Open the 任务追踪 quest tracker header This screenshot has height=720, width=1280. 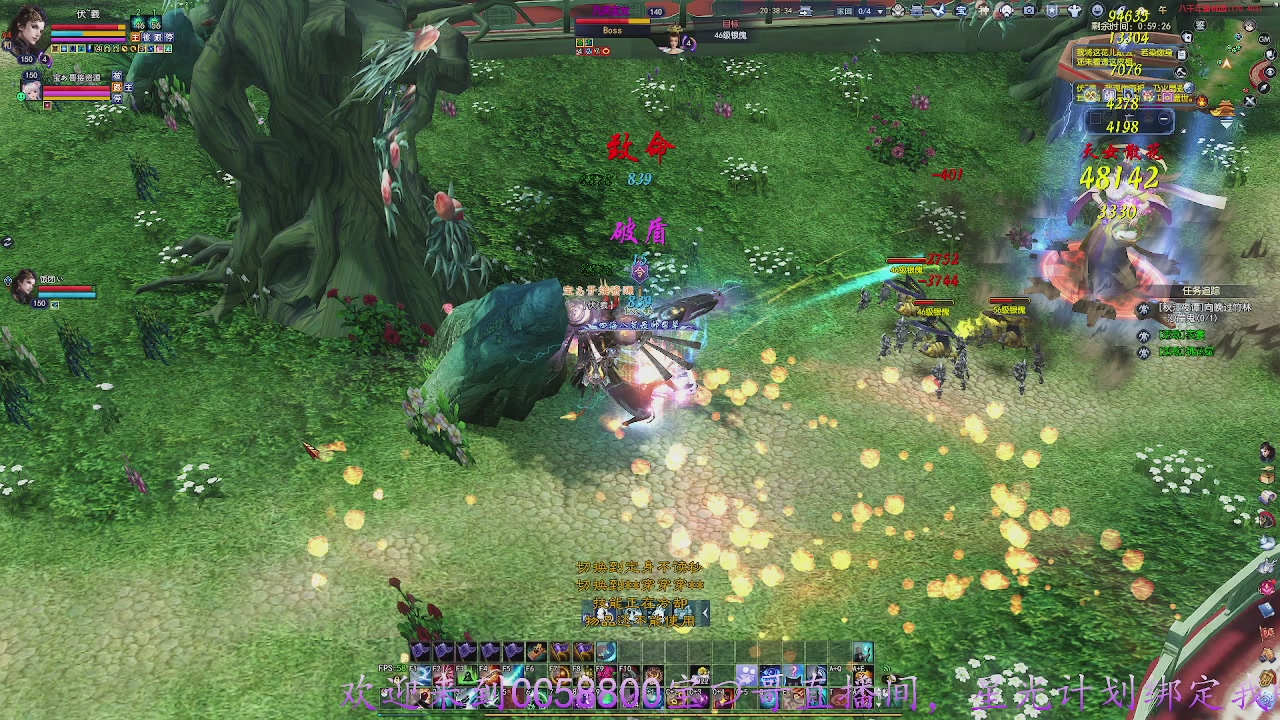[x=1200, y=291]
